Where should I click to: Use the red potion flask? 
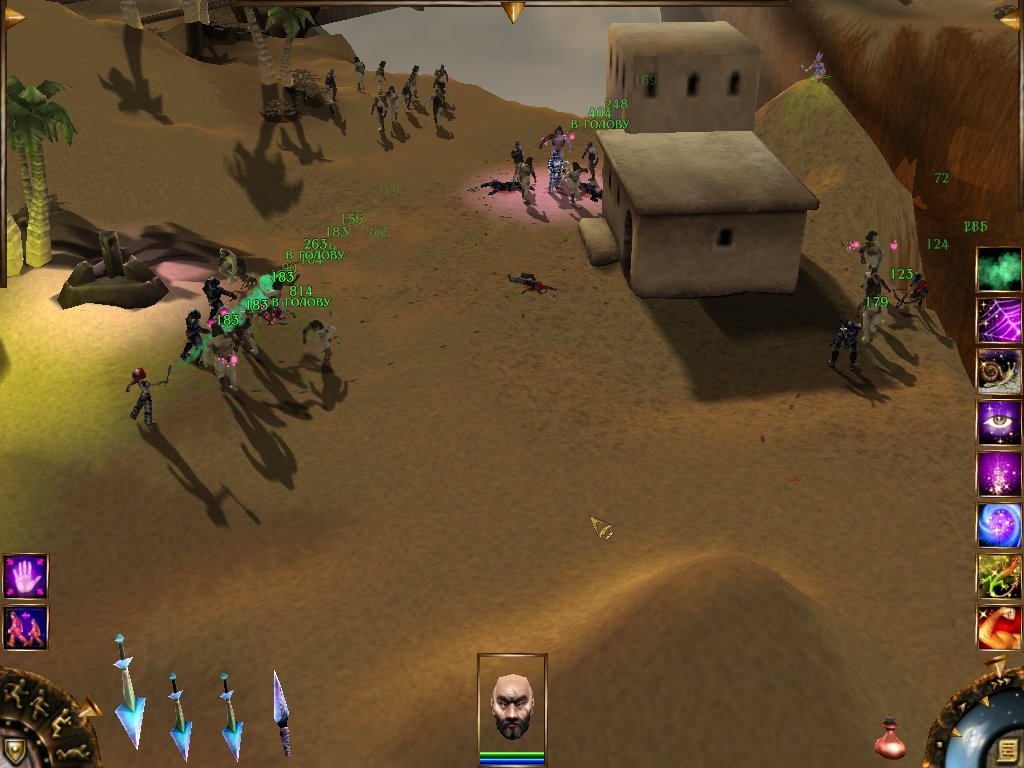coord(889,740)
